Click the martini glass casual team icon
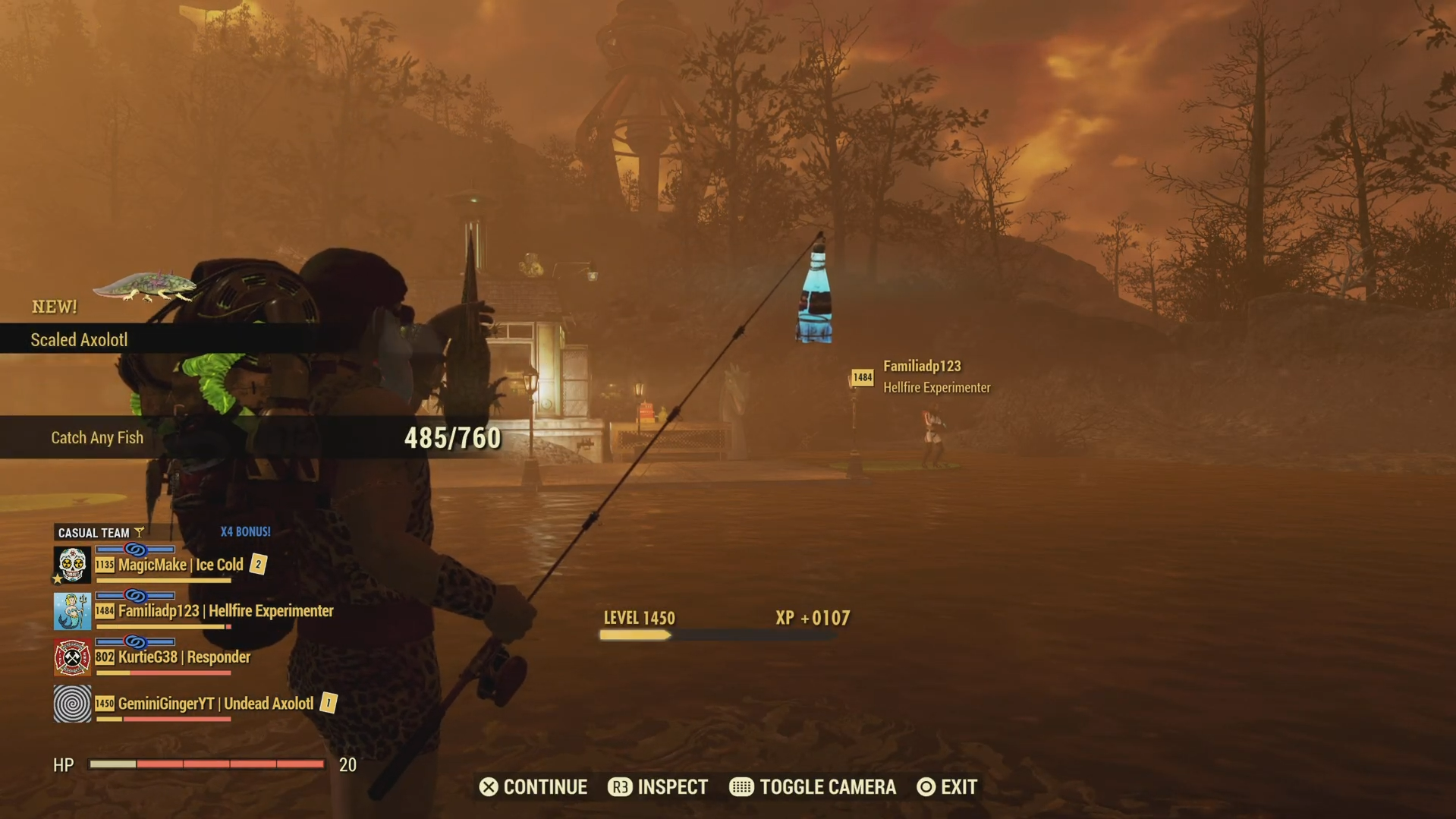 click(140, 532)
